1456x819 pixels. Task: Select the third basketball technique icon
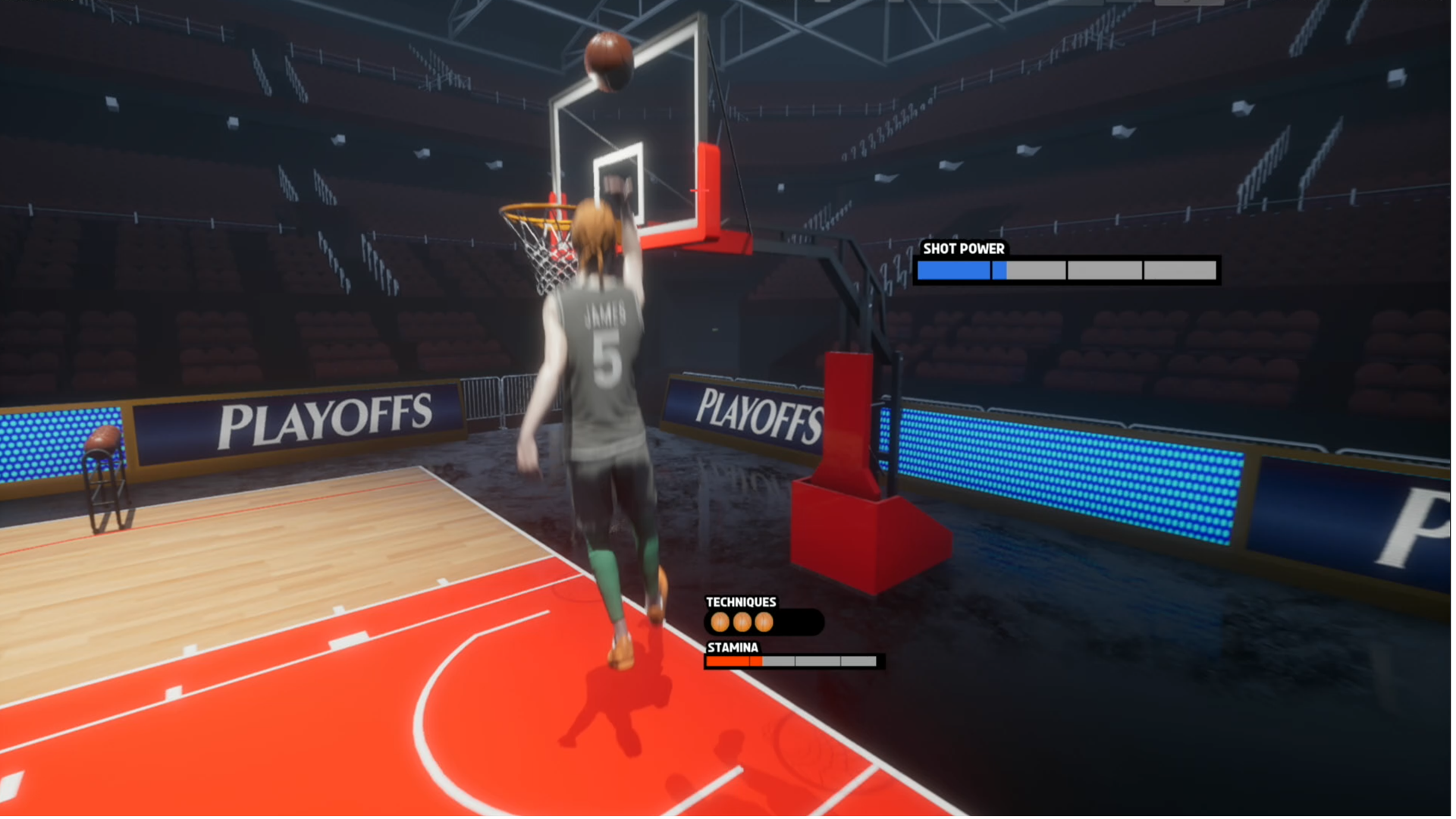click(763, 622)
